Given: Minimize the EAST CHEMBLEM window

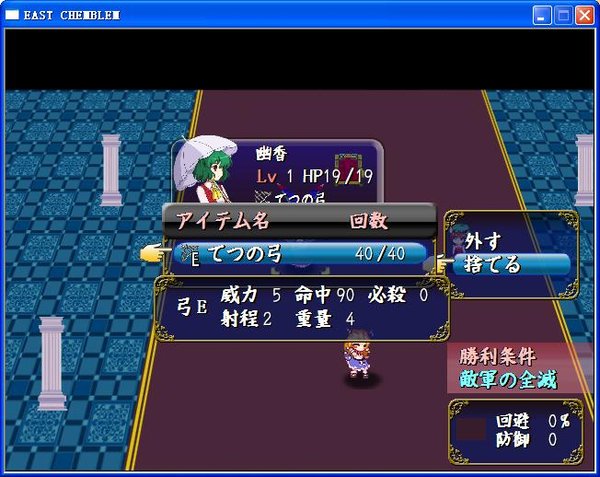Looking at the screenshot, I should [542, 15].
